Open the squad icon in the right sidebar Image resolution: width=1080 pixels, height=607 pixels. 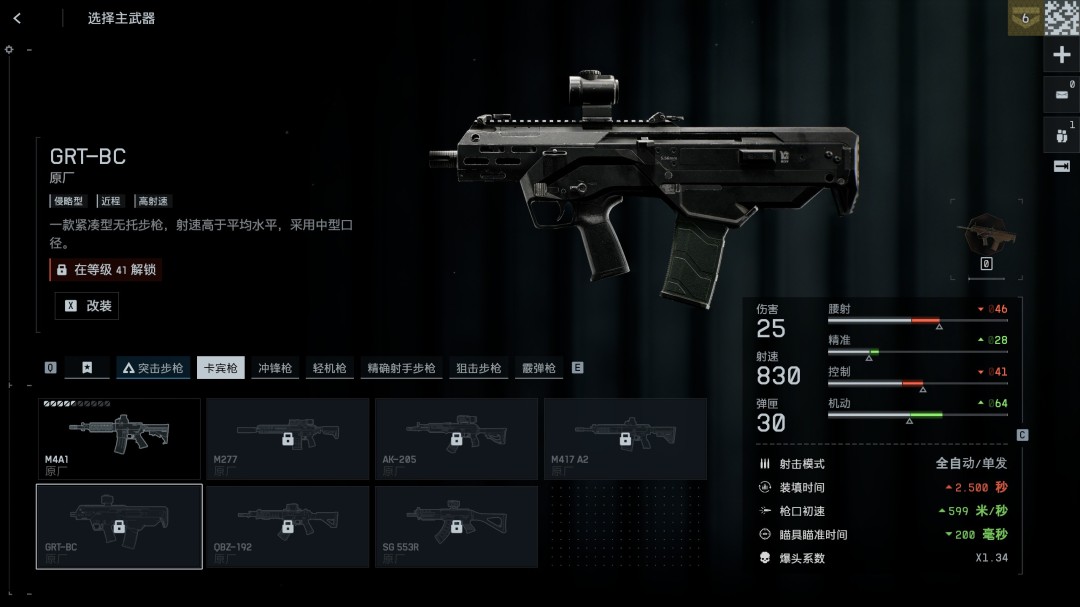pyautogui.click(x=1062, y=135)
